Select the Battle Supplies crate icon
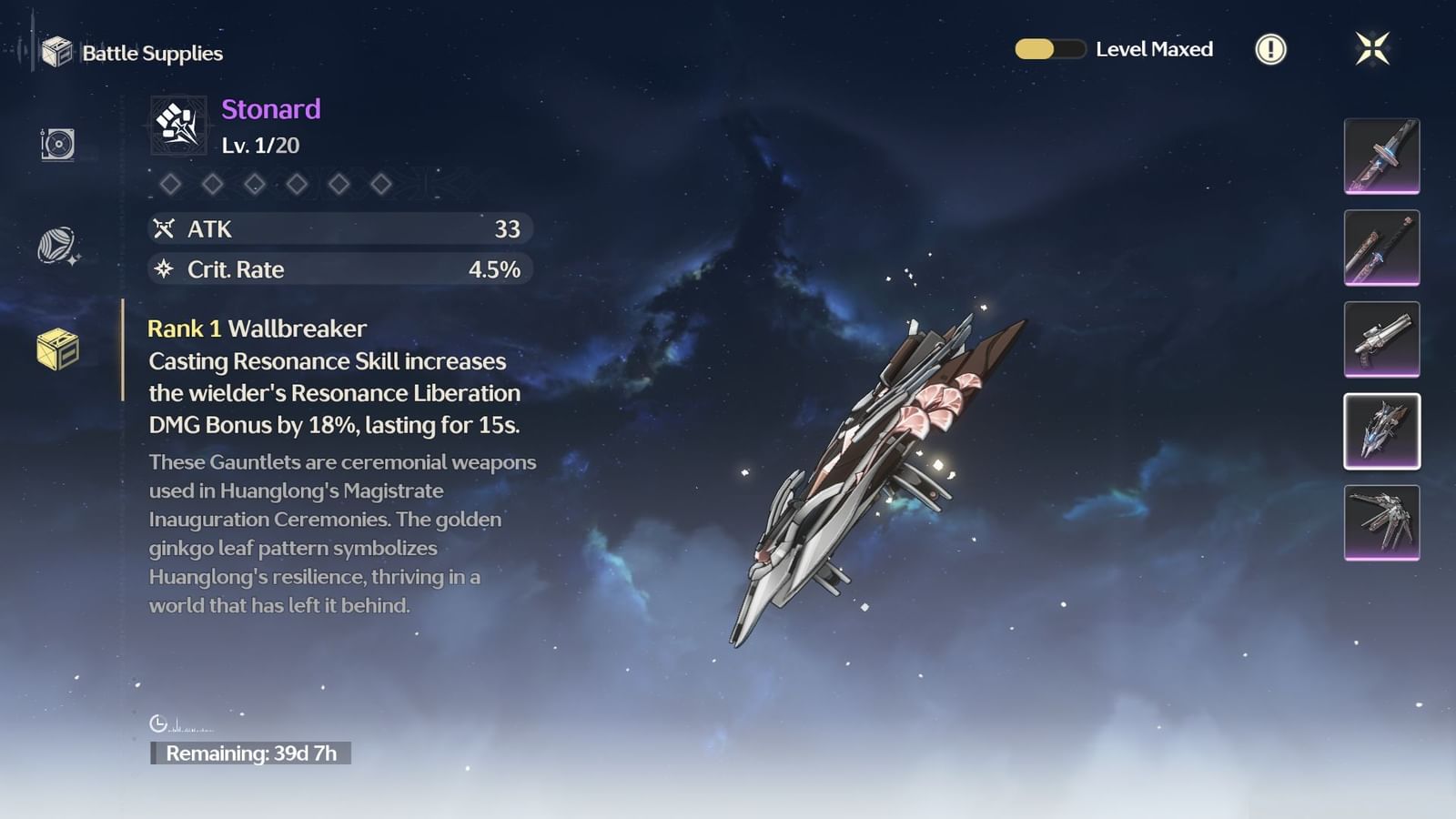Image resolution: width=1456 pixels, height=819 pixels. click(x=58, y=53)
